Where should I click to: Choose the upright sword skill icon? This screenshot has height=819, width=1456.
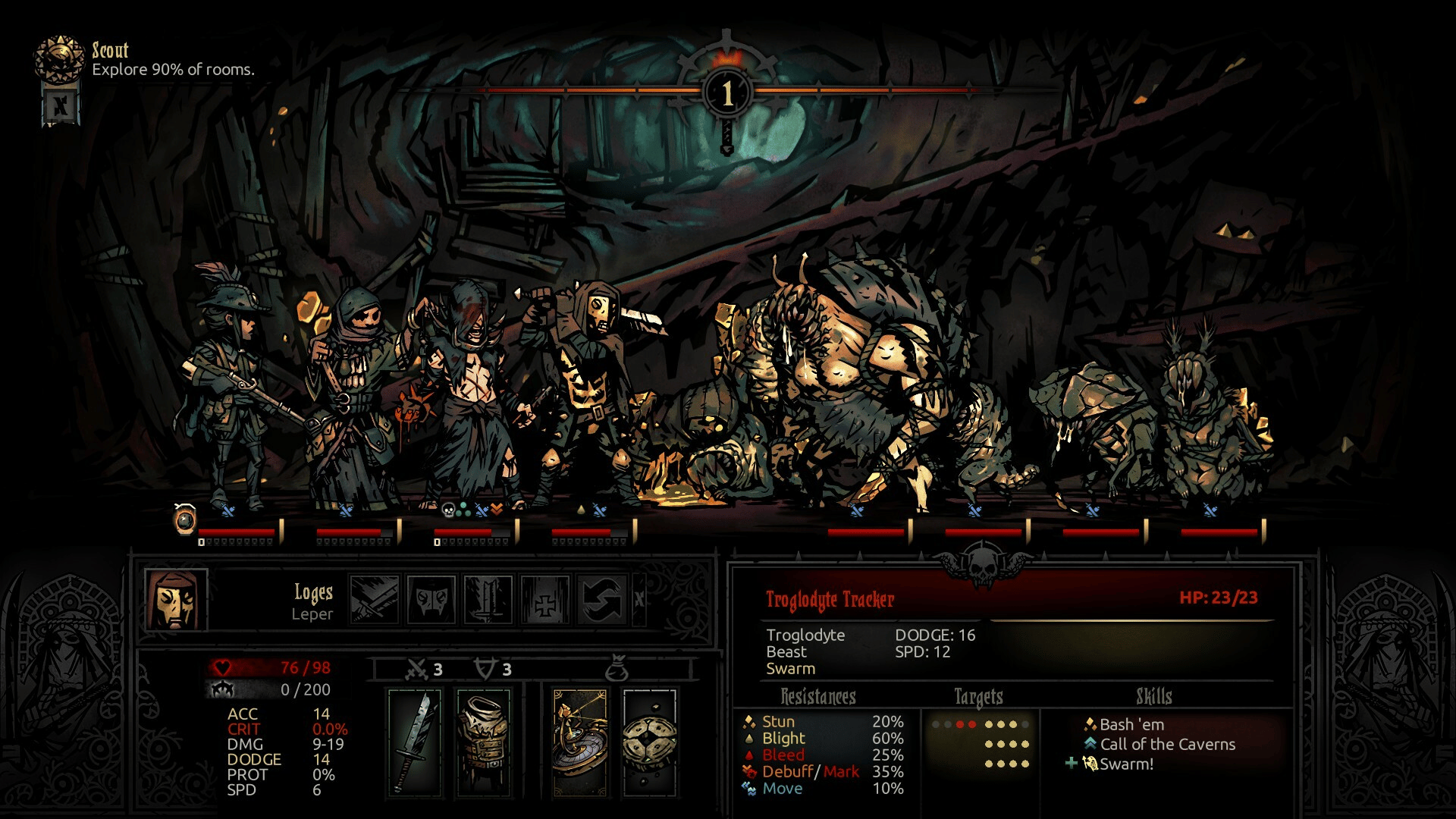tap(488, 600)
